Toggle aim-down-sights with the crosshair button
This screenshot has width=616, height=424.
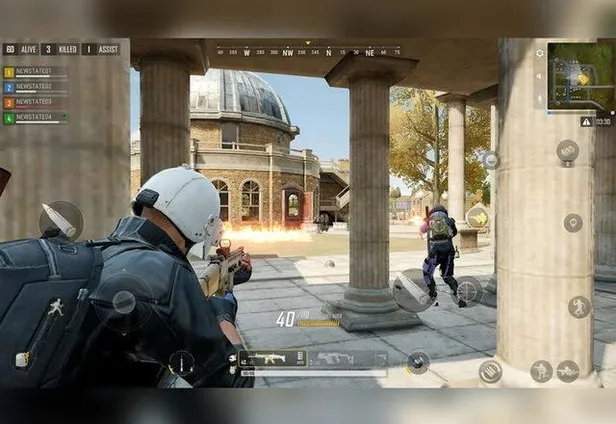(467, 291)
